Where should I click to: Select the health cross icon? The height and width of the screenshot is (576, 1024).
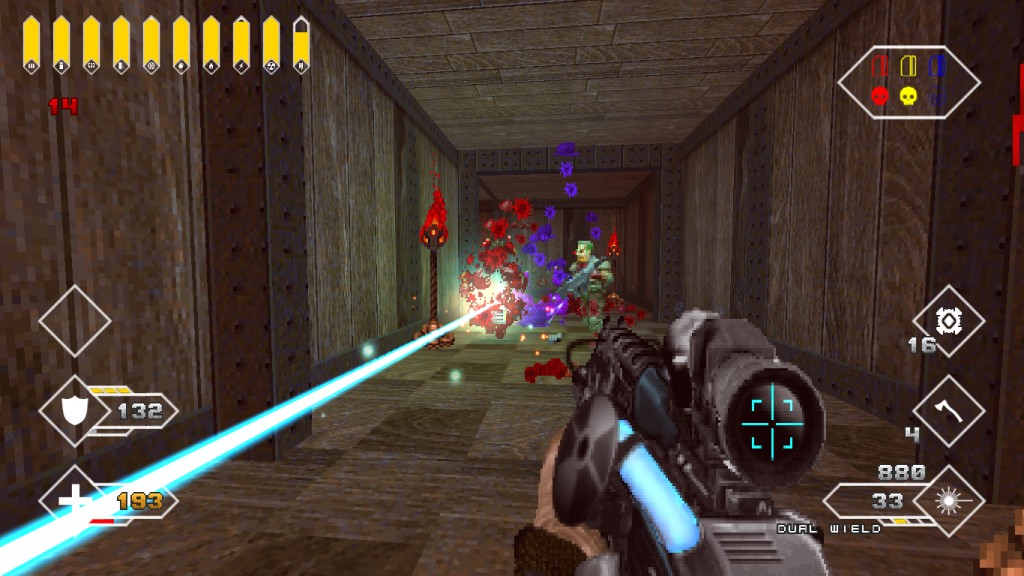[75, 500]
